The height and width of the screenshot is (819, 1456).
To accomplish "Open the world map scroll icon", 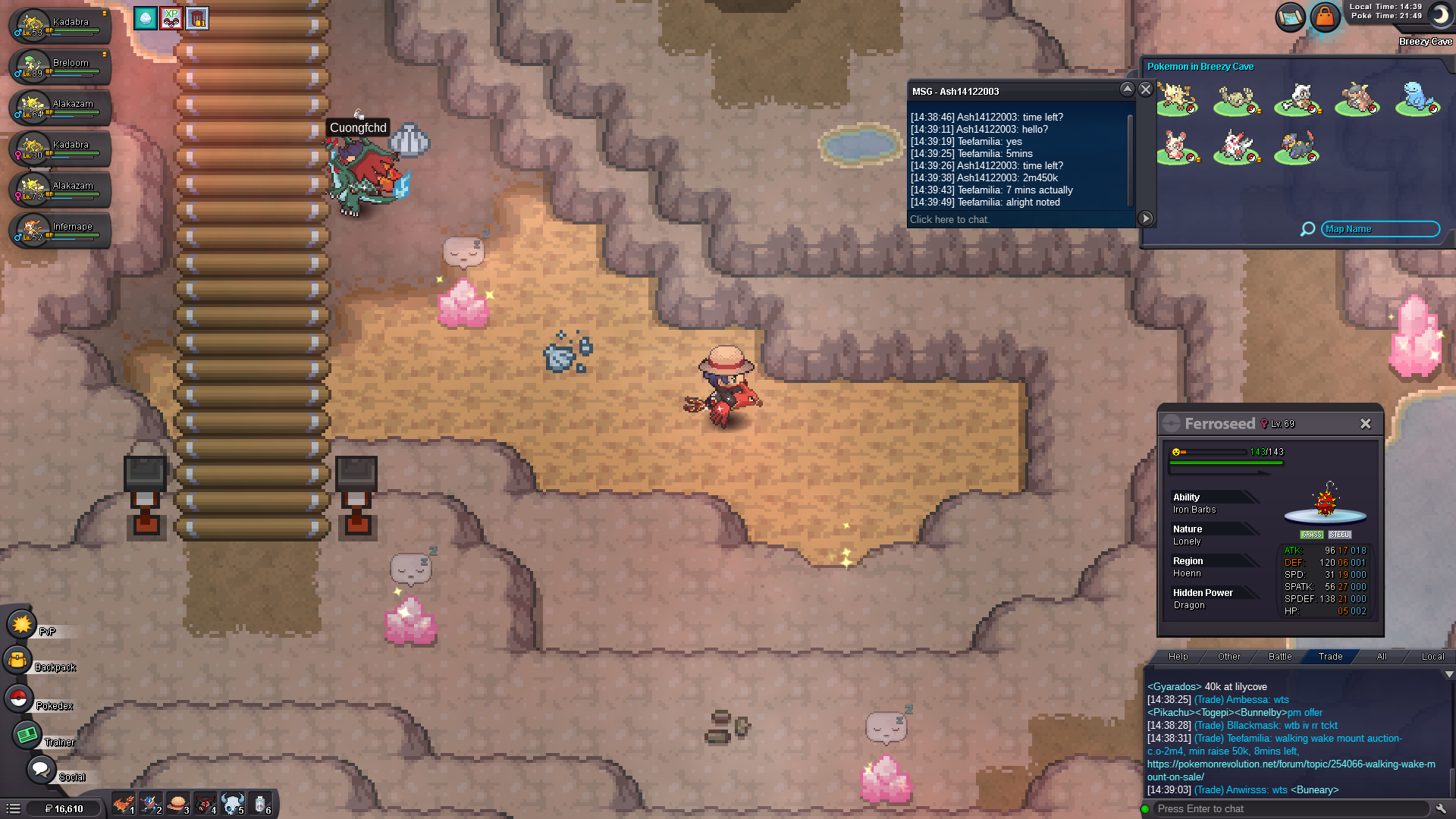I will 1289,17.
